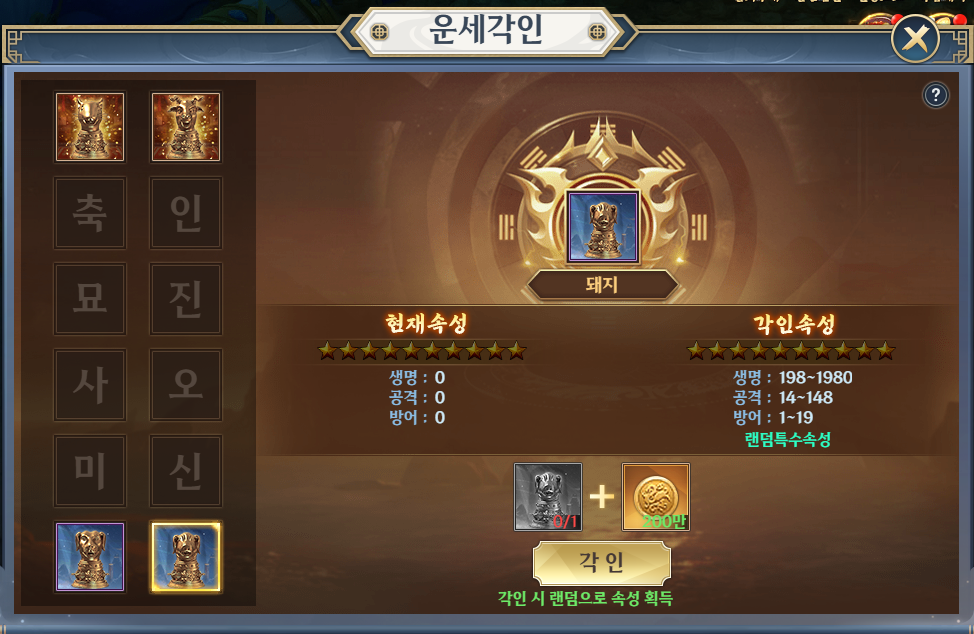974x634 pixels.
Task: Select the 신 zodiac slot
Action: [185, 471]
